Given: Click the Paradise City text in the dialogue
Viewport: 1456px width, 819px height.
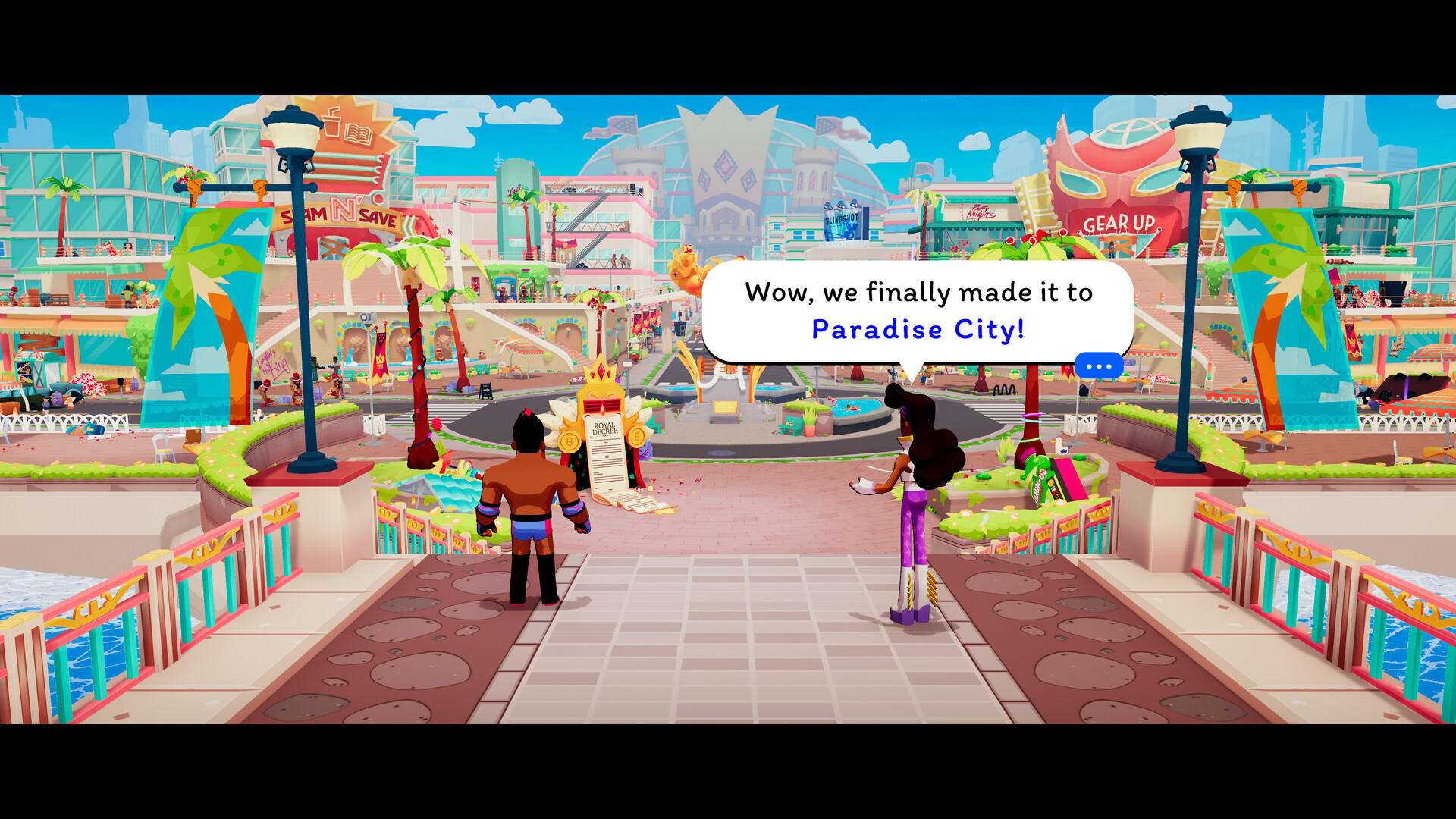Looking at the screenshot, I should coord(918,330).
